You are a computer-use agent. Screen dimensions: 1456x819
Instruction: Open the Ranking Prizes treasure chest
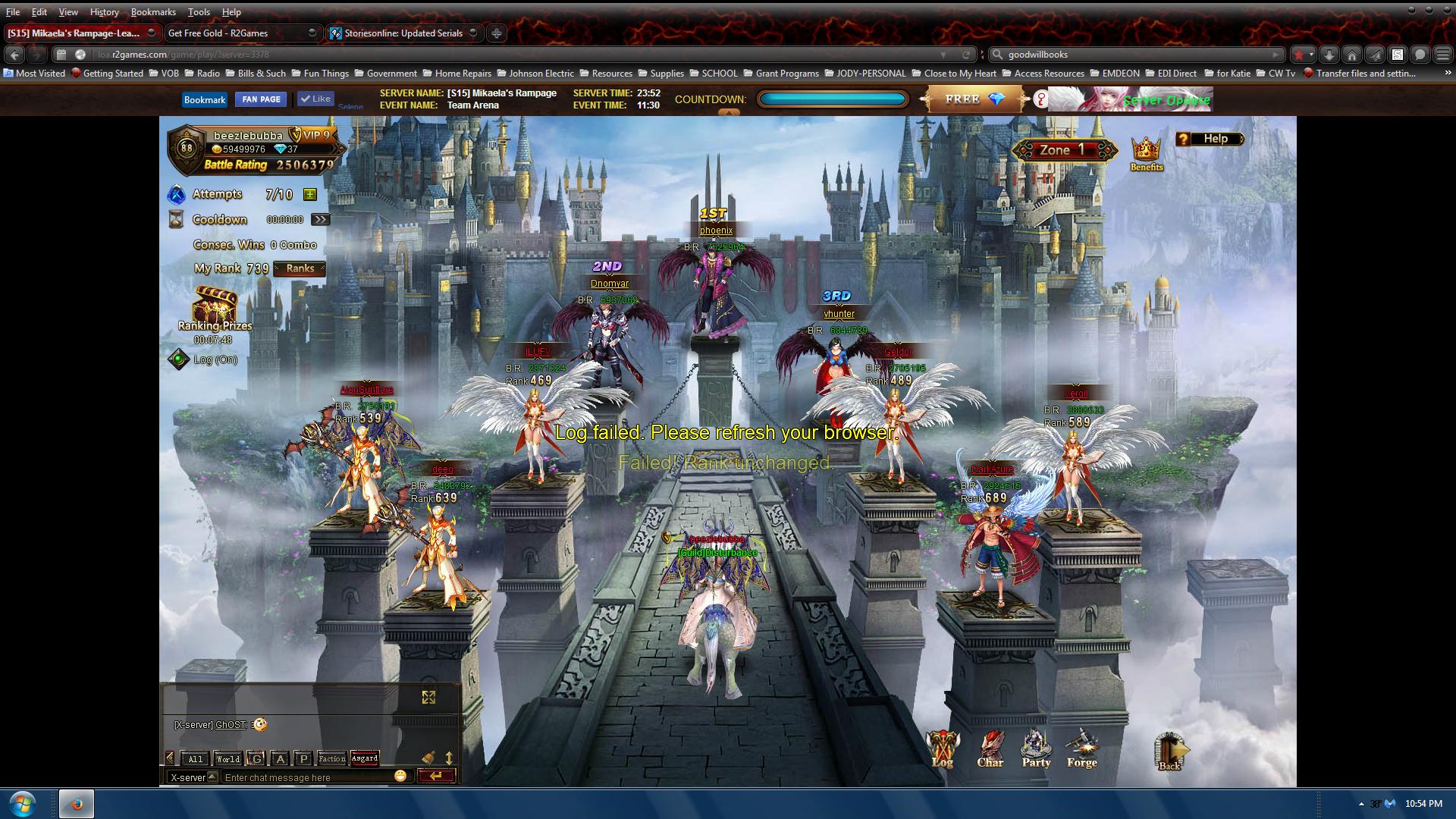[x=215, y=306]
